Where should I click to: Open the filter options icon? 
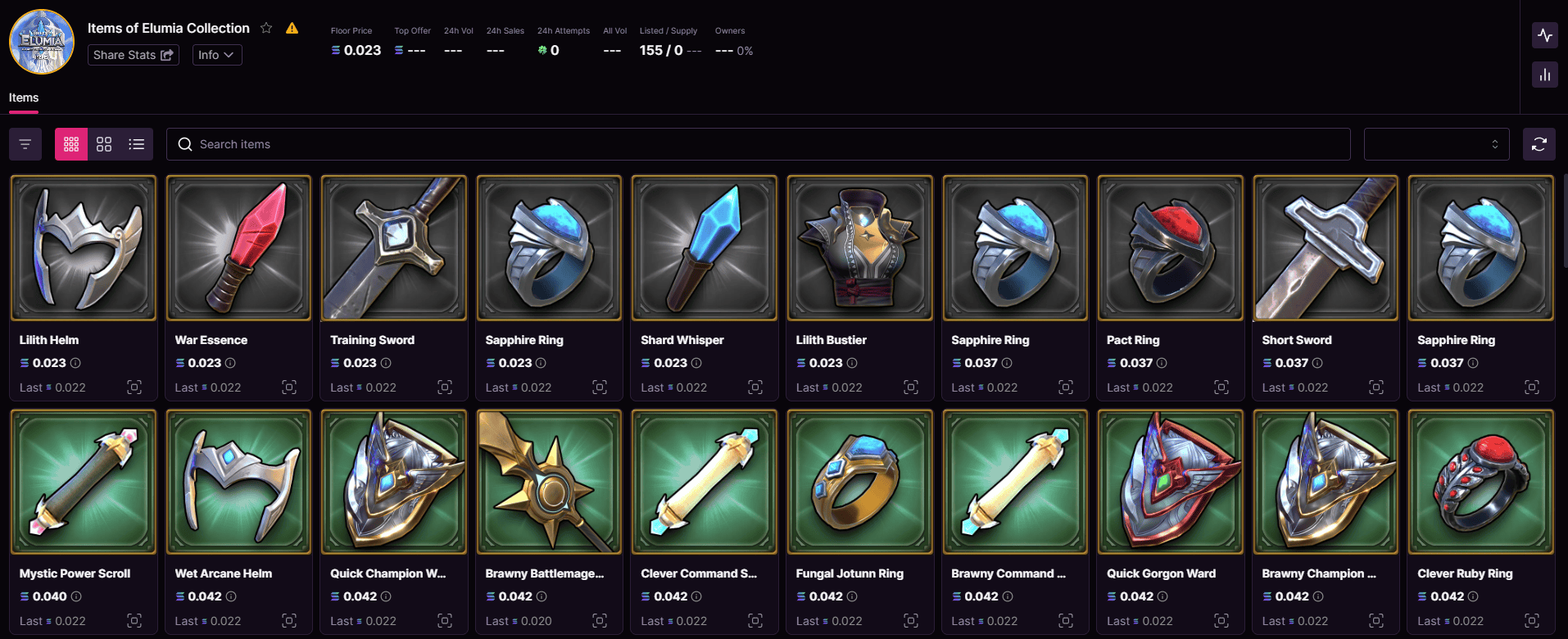click(25, 143)
